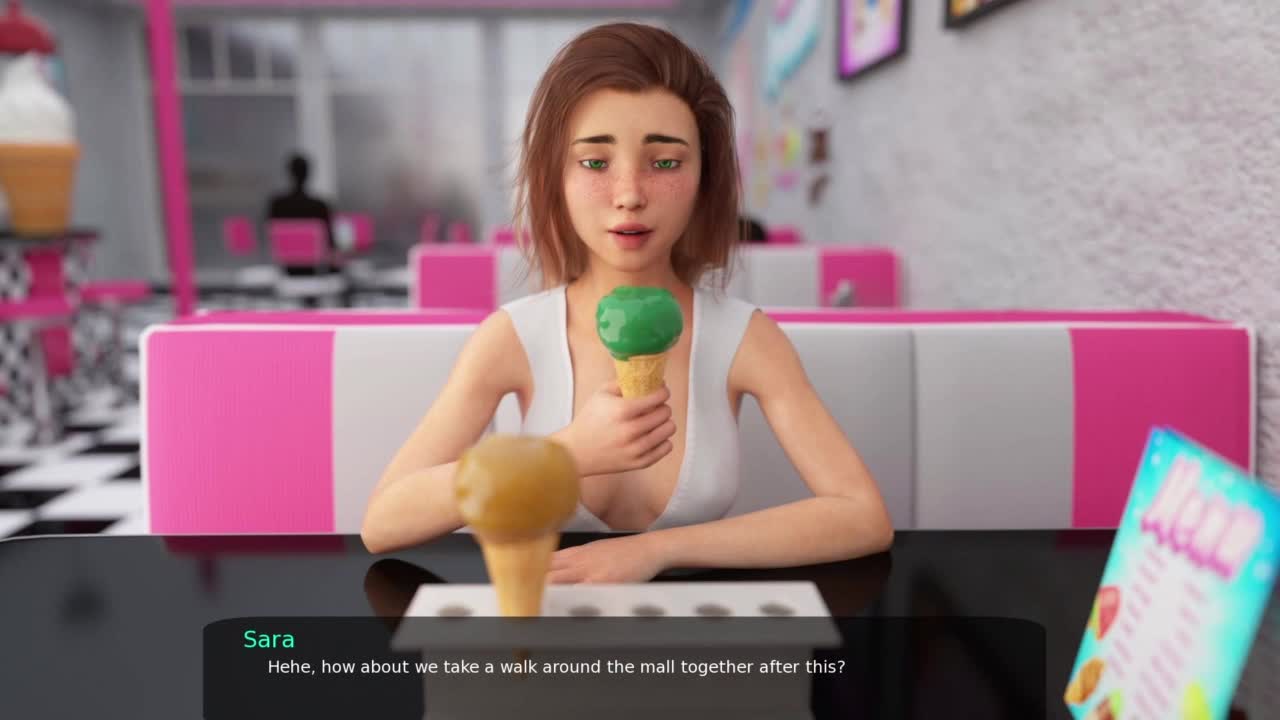1280x720 pixels.
Task: Advance Sara's dialogue text box
Action: (x=624, y=668)
